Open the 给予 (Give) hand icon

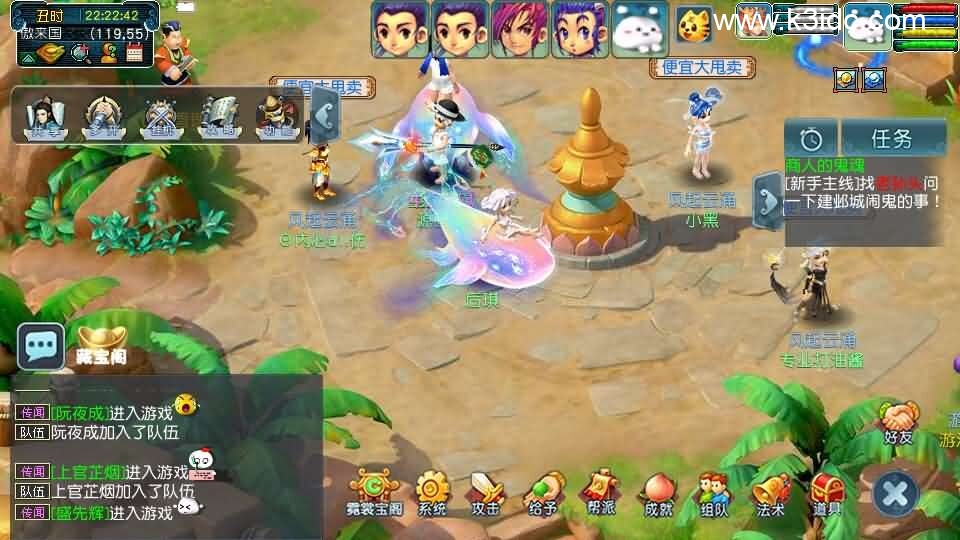tap(543, 490)
